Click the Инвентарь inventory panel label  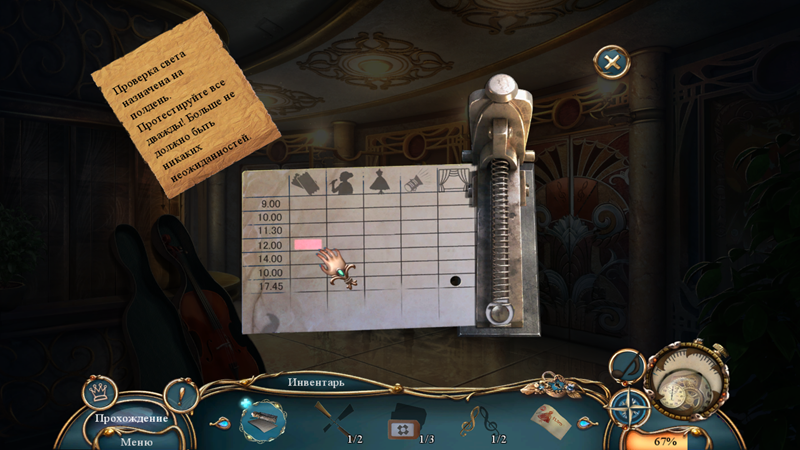pos(316,382)
